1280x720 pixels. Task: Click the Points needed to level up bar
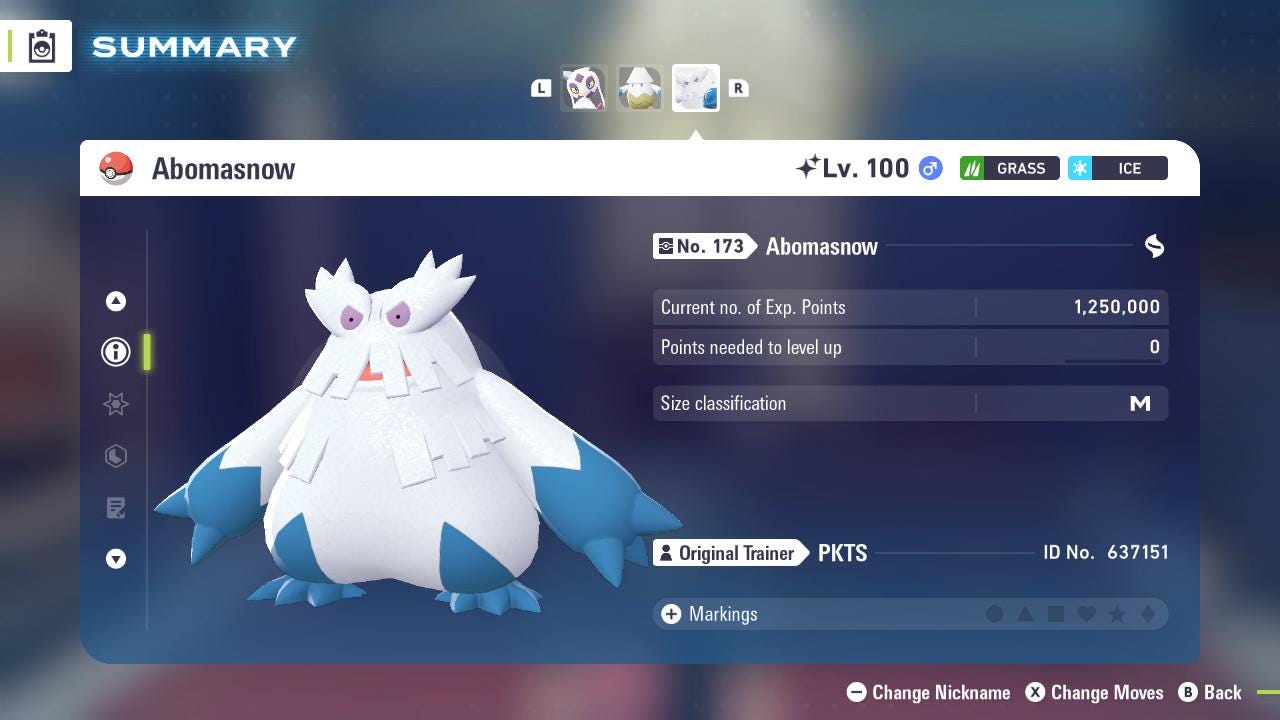pos(910,347)
